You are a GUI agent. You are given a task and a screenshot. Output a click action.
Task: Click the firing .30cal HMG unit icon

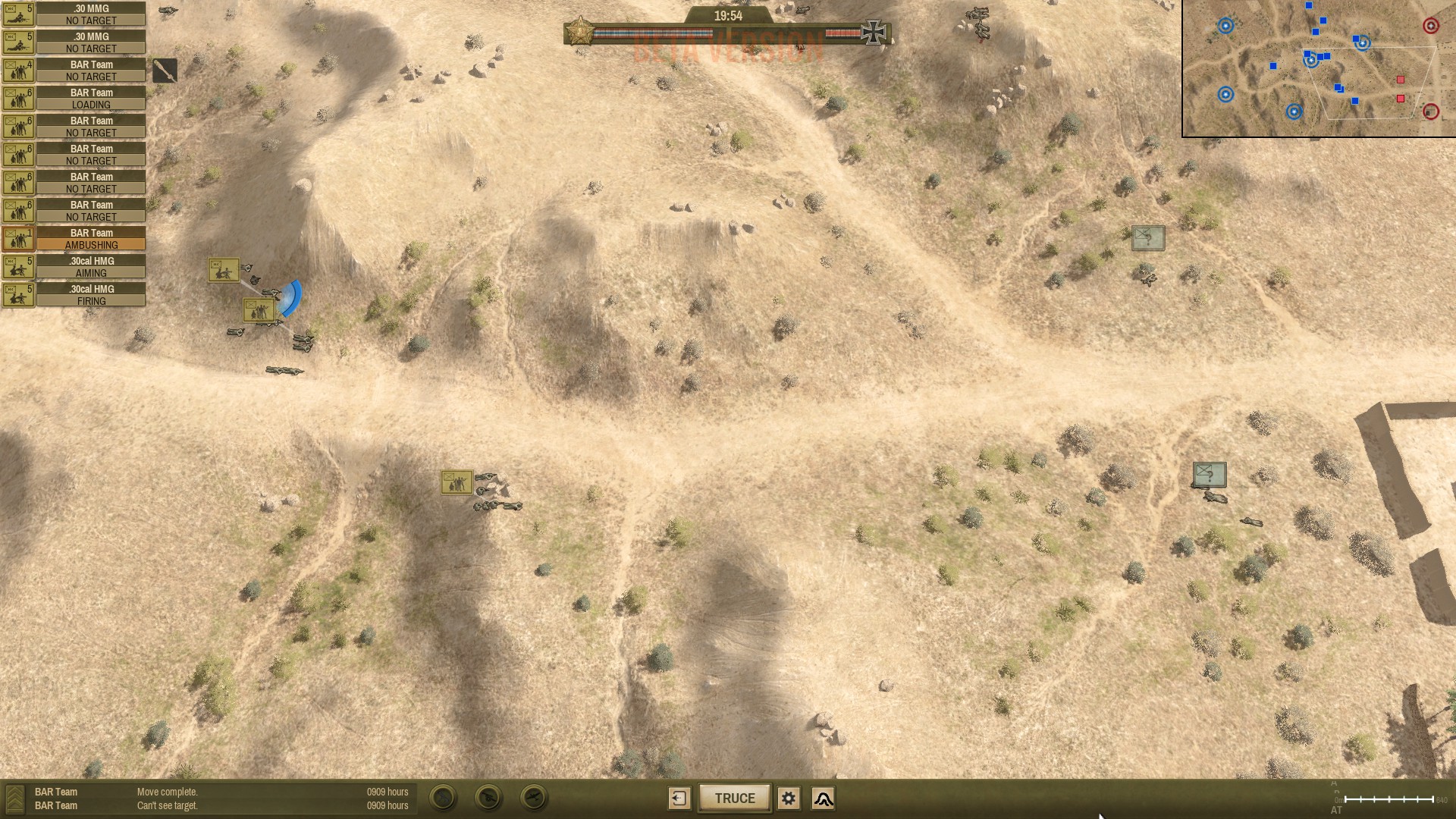tap(18, 295)
